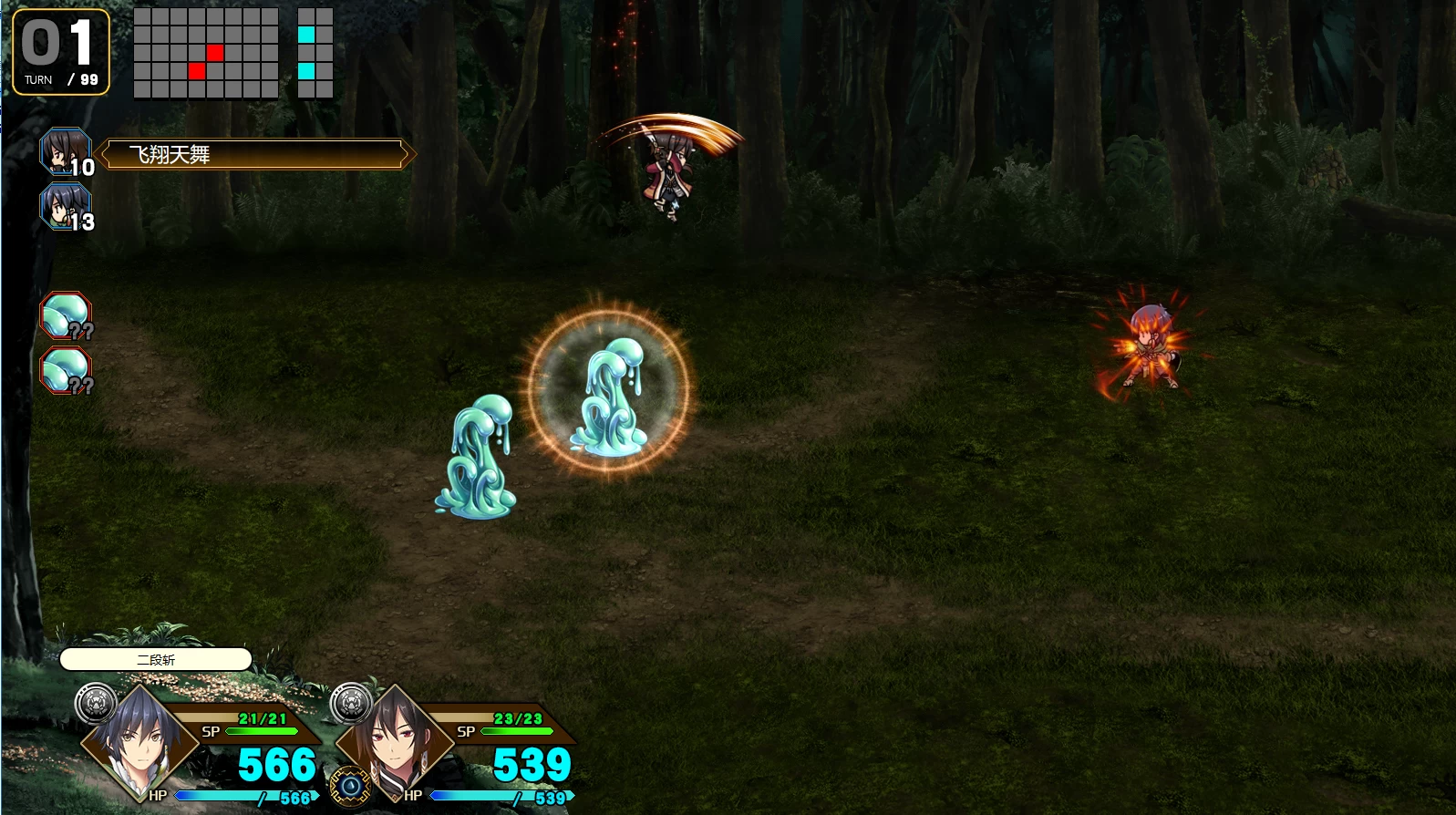Open the party formation grid with cyan squares
1456x815 pixels.
(x=315, y=53)
